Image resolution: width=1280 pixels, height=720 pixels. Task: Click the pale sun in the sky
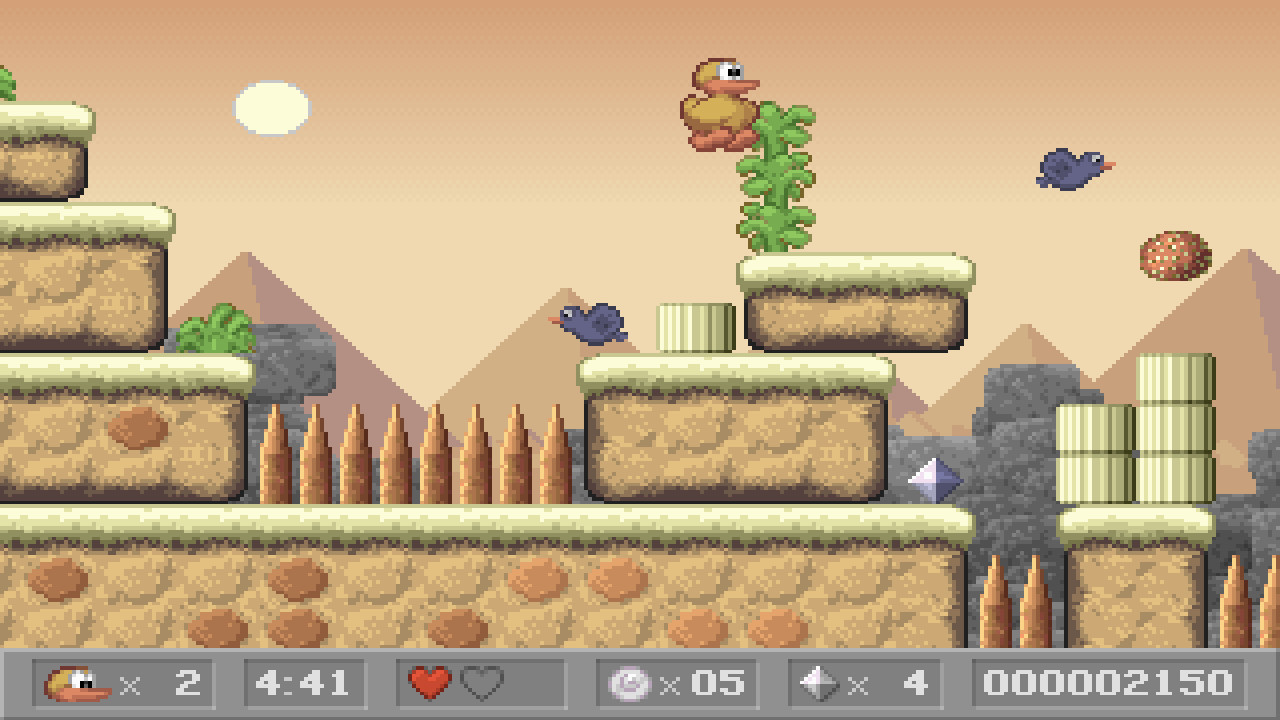pos(272,107)
